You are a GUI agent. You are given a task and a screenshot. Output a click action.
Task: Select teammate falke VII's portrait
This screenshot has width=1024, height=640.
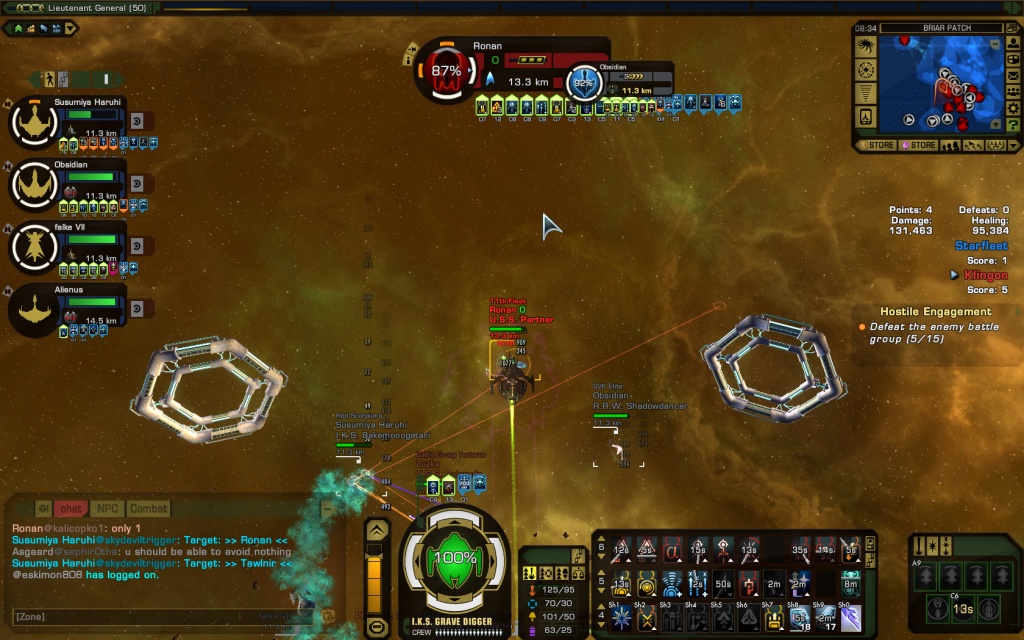pos(39,247)
